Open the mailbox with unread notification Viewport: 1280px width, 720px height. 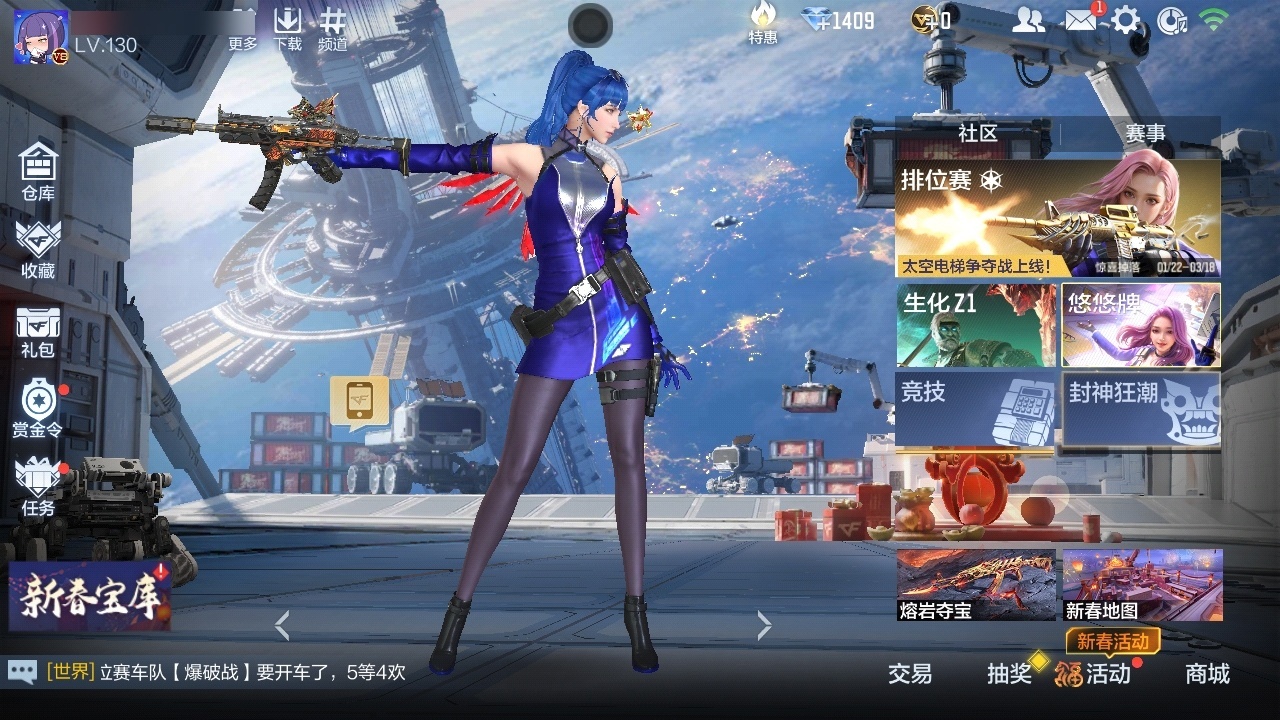click(x=1082, y=18)
